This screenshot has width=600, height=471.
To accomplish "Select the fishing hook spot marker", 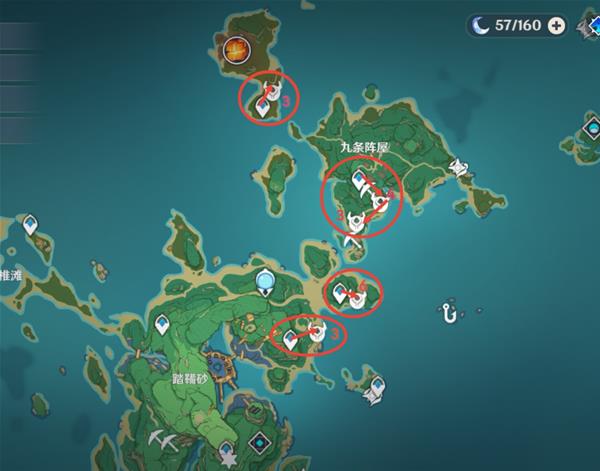I will [449, 314].
